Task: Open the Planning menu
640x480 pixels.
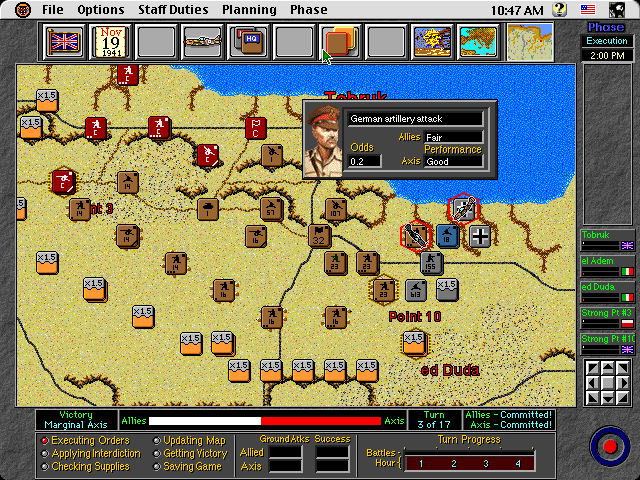Action: (249, 10)
